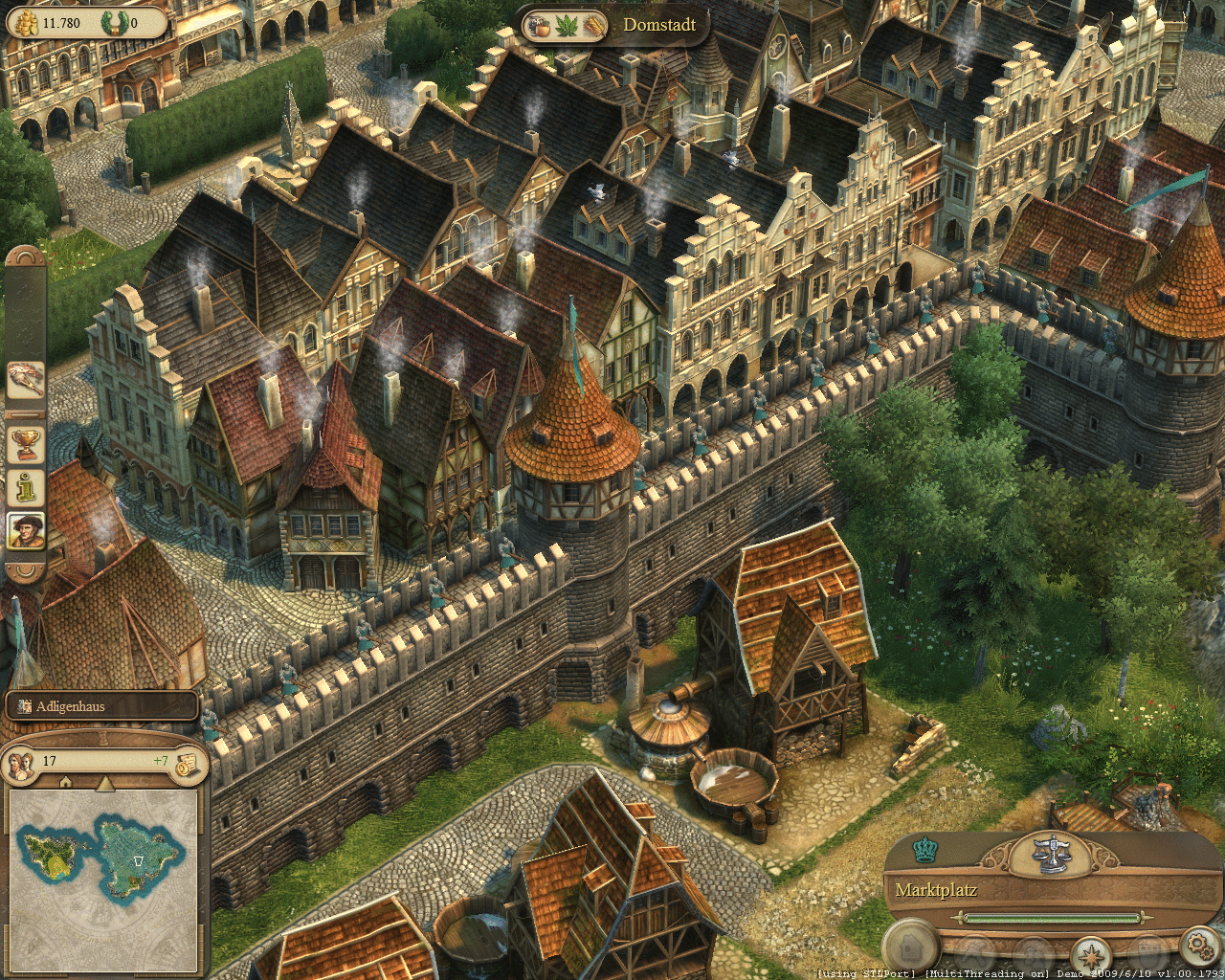Open the golden trophy achievements
The image size is (1225, 980).
(26, 443)
